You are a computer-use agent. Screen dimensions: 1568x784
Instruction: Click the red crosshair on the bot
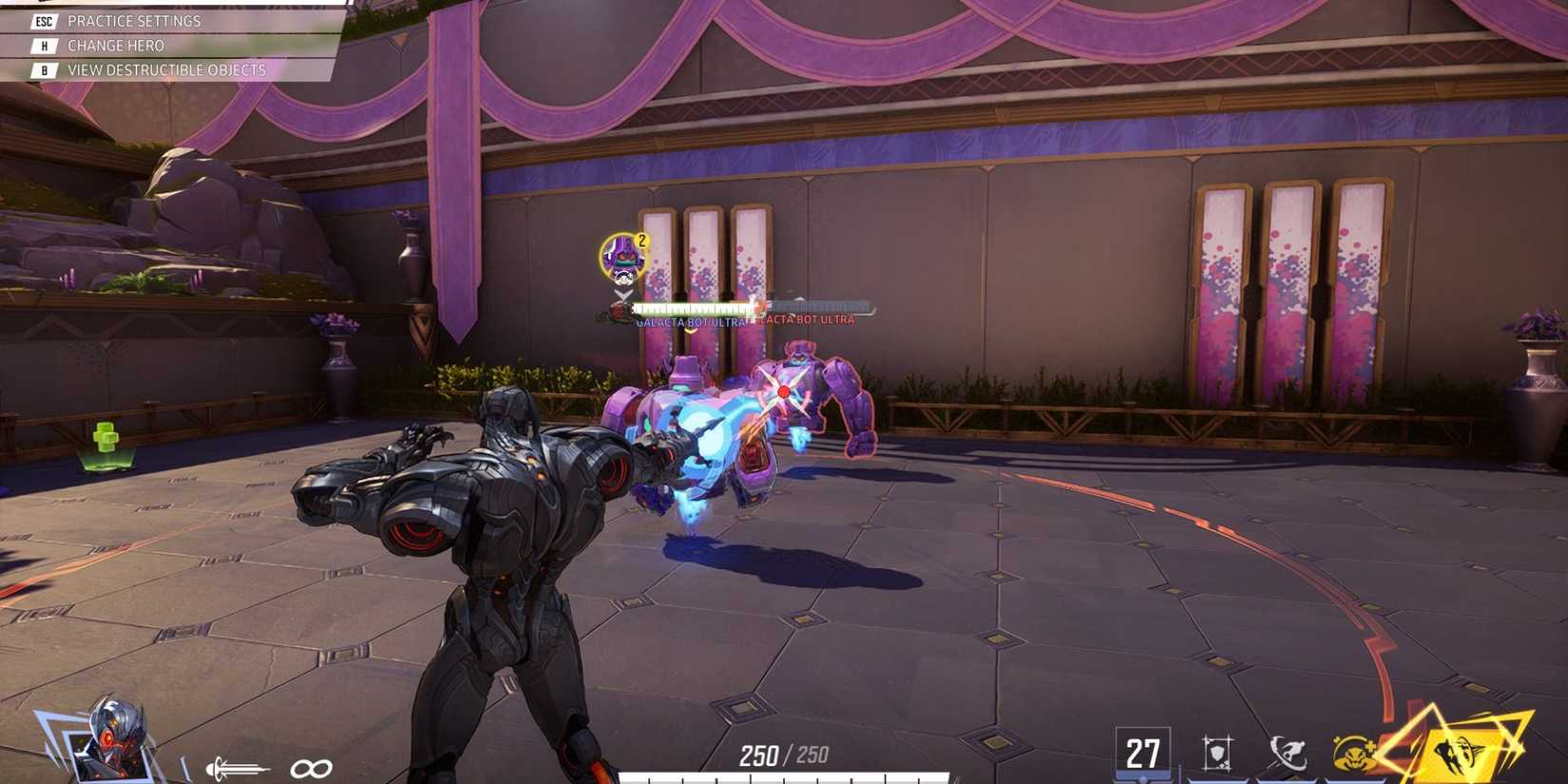(781, 389)
